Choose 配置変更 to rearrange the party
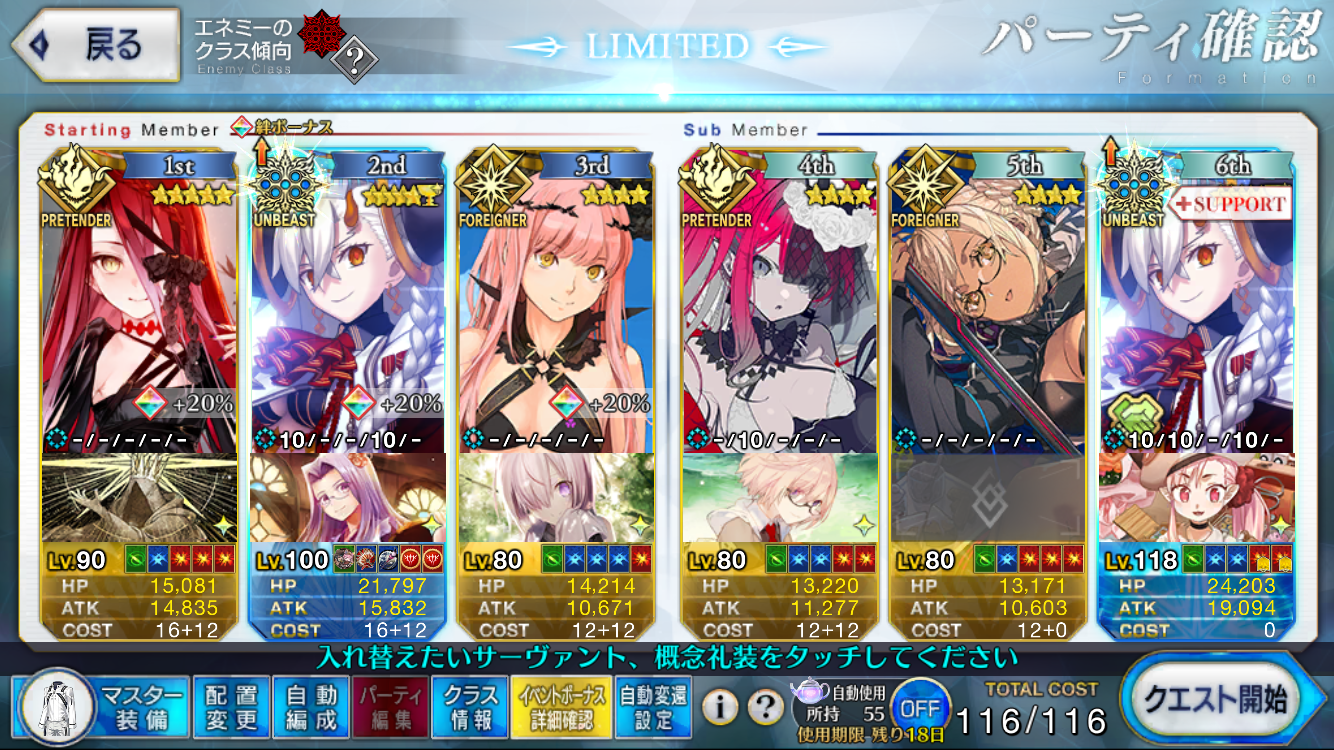Screen dimensions: 1334x750 pyautogui.click(x=231, y=707)
